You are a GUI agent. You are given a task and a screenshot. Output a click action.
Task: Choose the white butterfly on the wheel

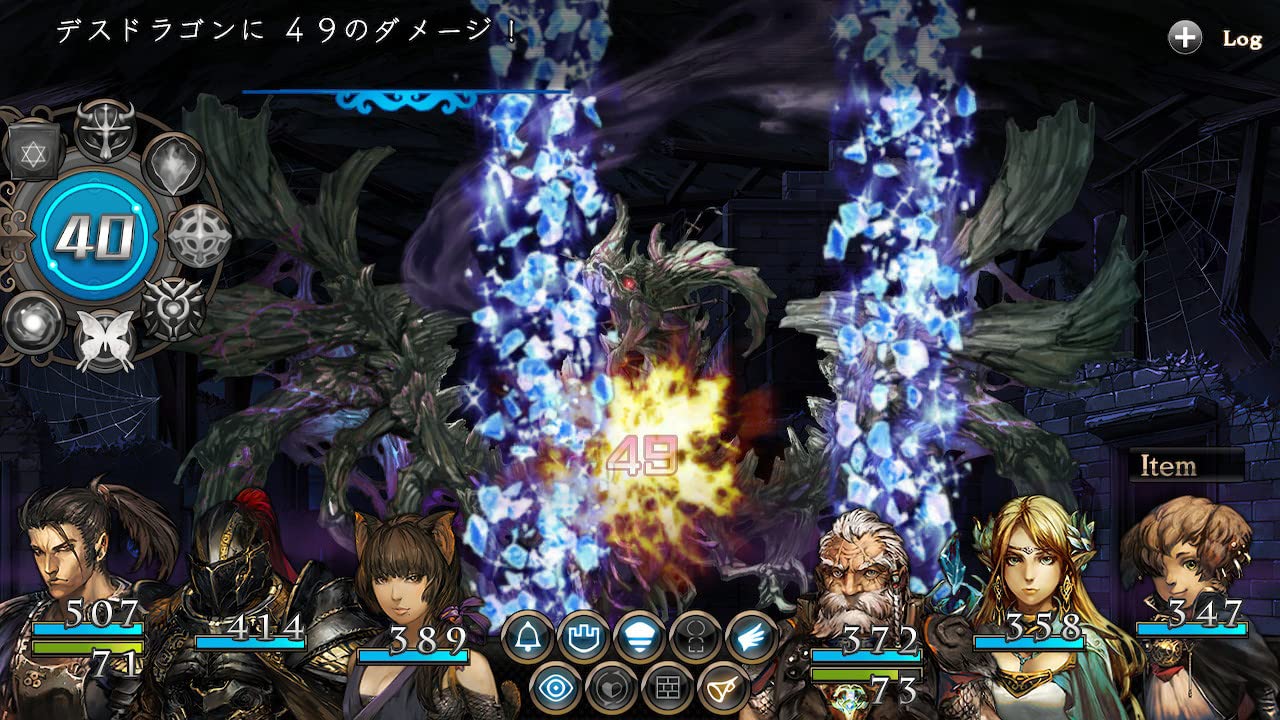[104, 340]
